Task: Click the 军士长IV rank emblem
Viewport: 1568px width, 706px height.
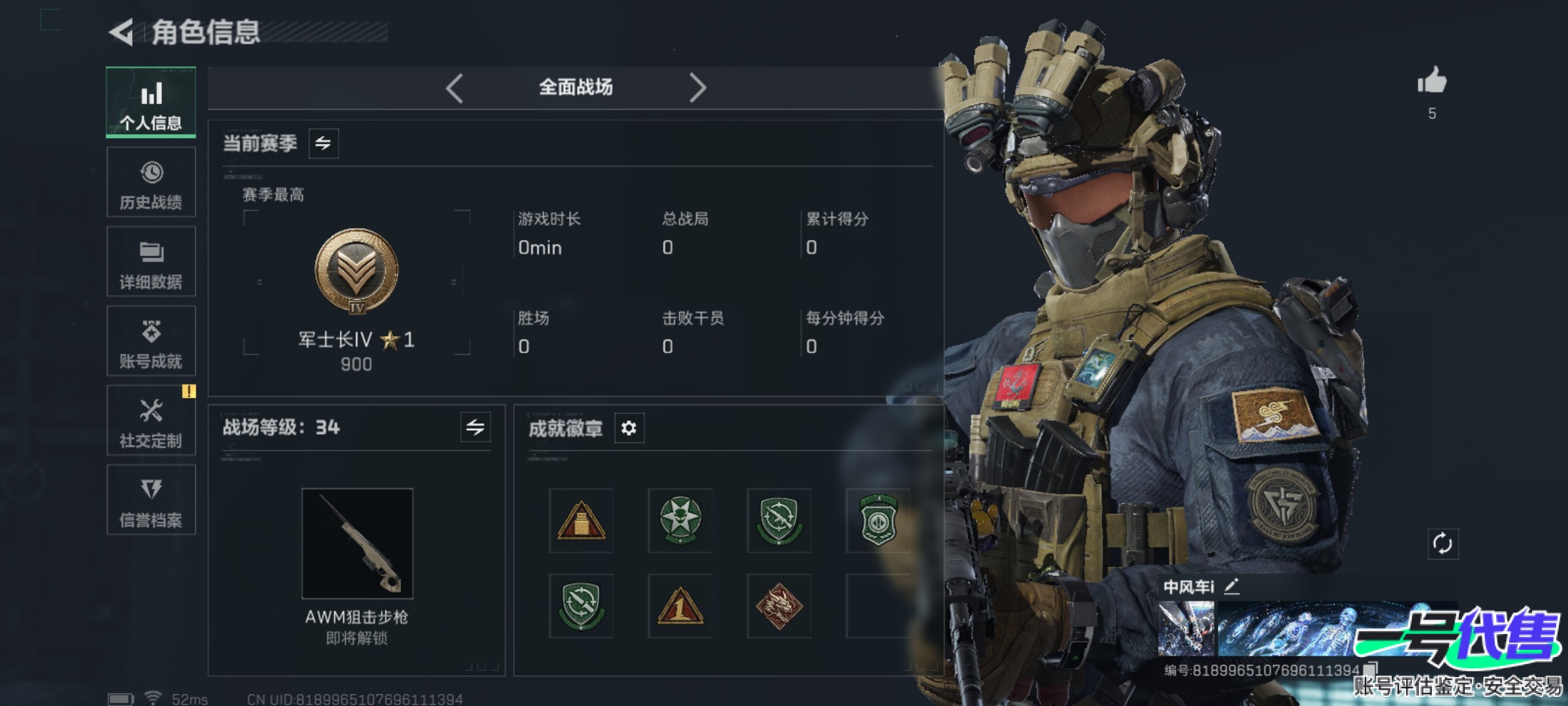Action: pos(357,271)
